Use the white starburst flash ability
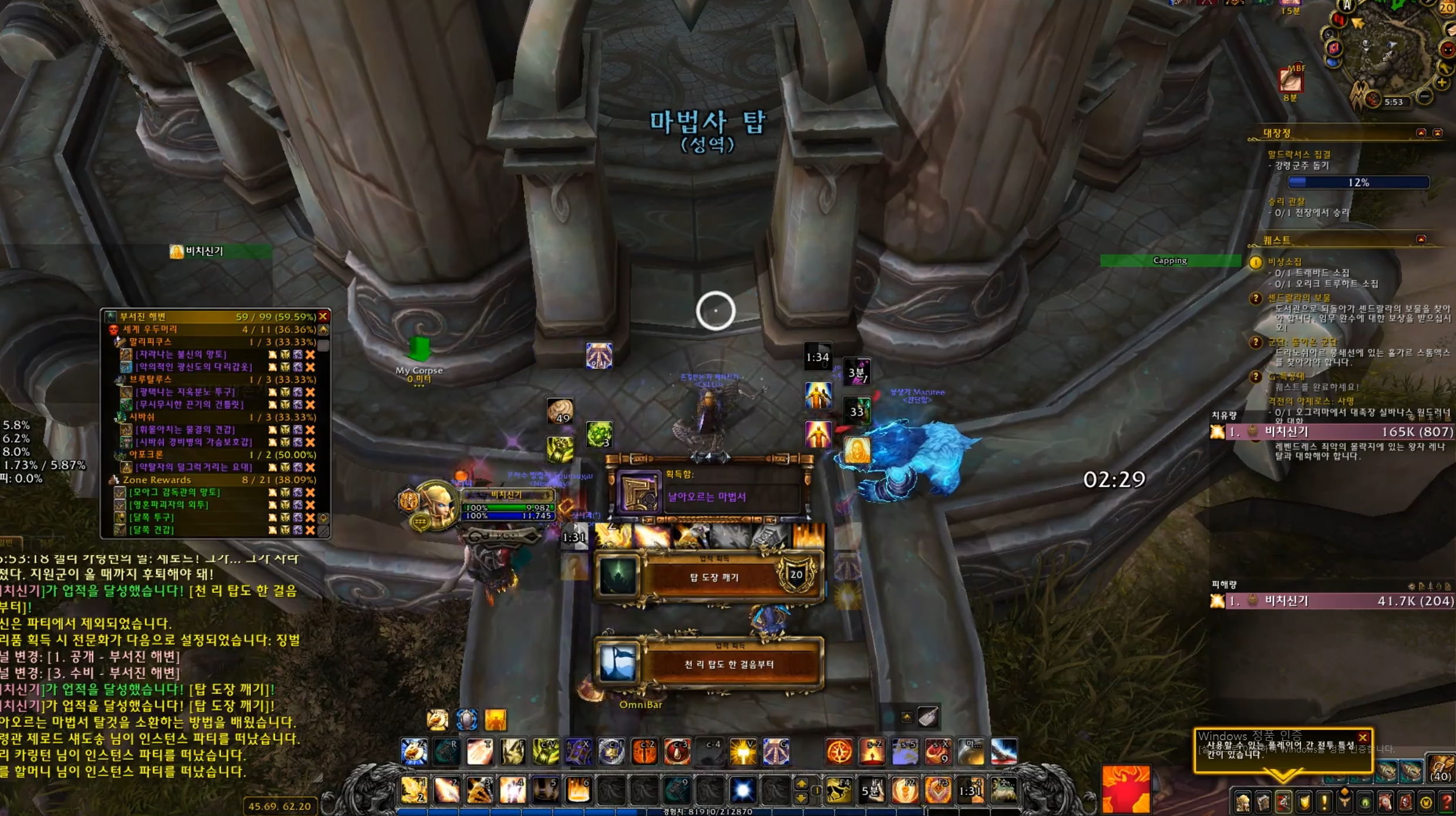 pos(742,790)
